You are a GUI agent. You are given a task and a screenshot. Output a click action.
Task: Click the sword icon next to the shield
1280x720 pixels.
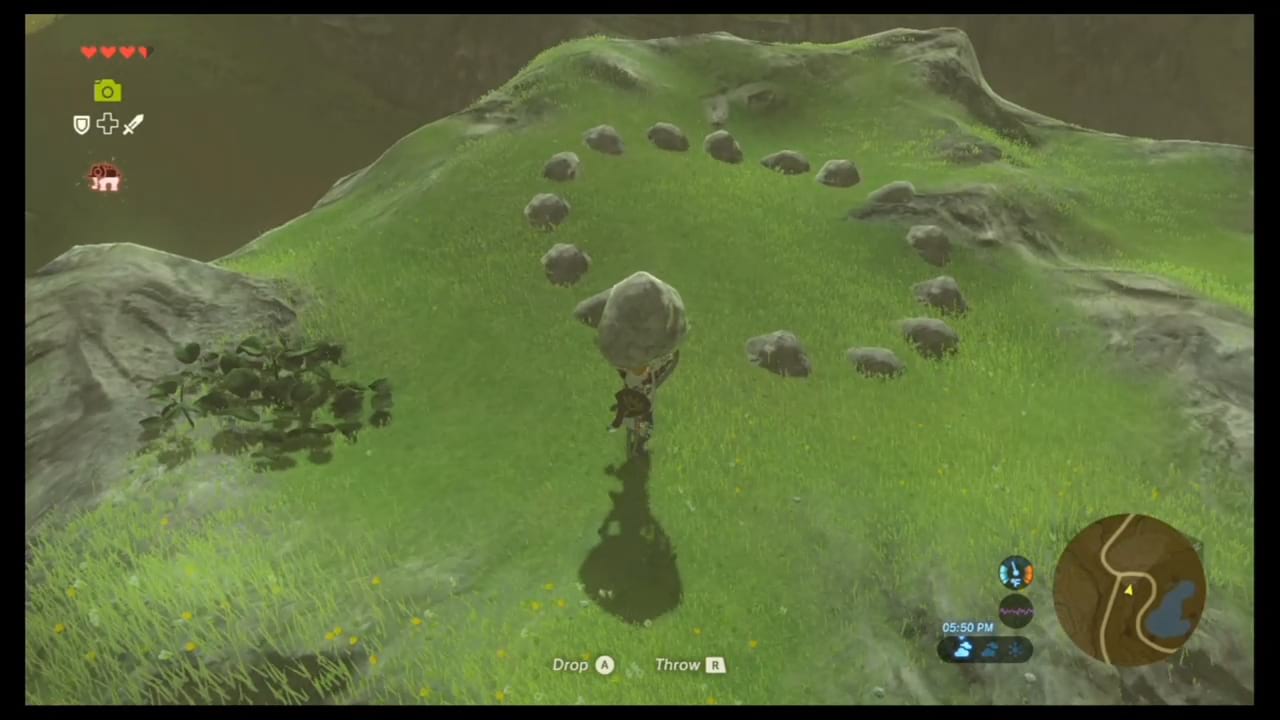(132, 124)
